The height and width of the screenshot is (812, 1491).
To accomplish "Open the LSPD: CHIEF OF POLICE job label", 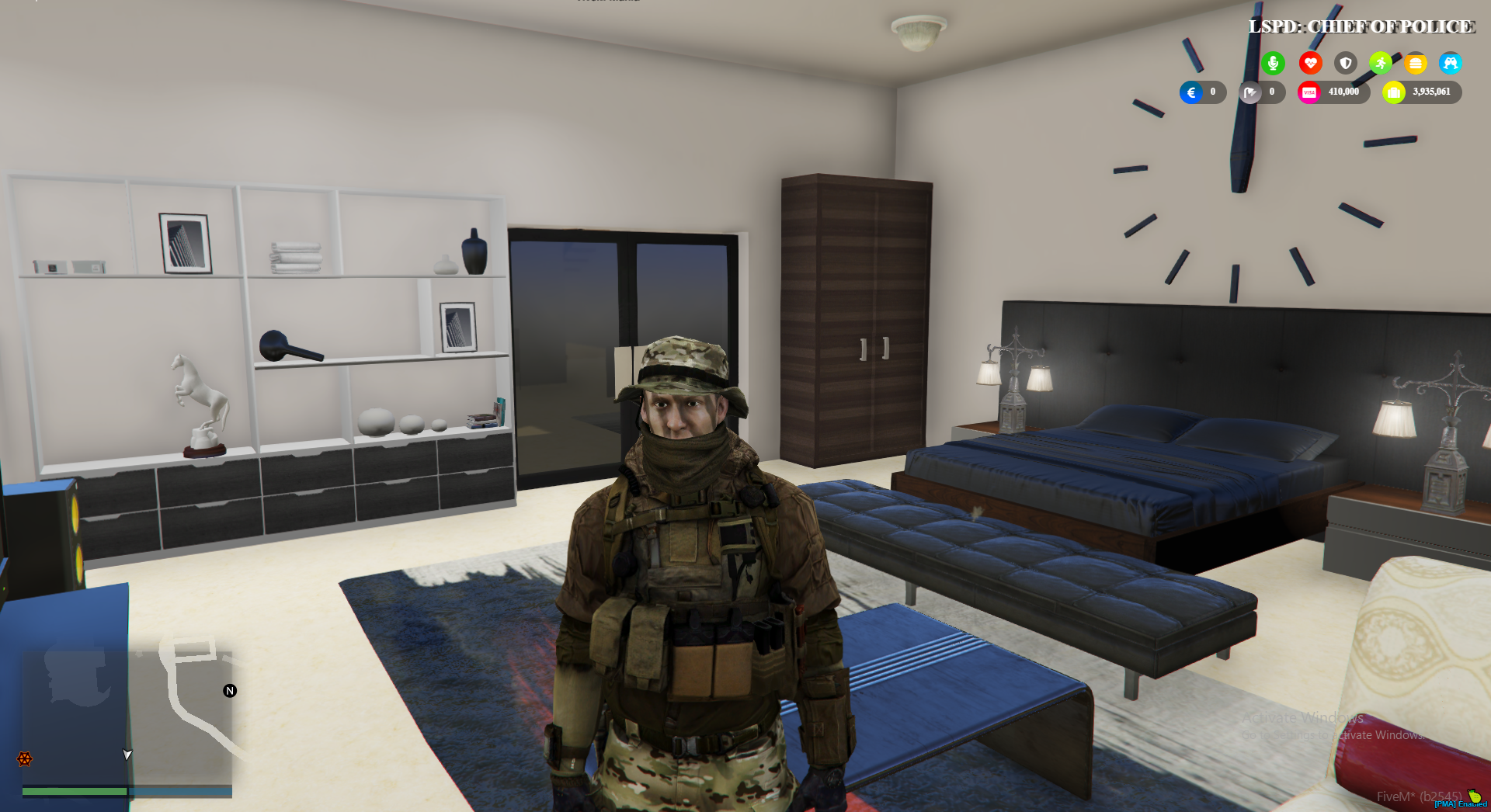I will [1360, 26].
